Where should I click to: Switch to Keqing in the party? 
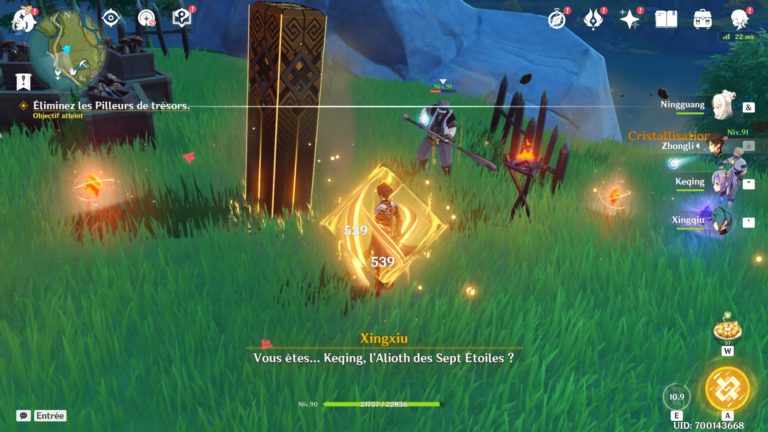[721, 183]
